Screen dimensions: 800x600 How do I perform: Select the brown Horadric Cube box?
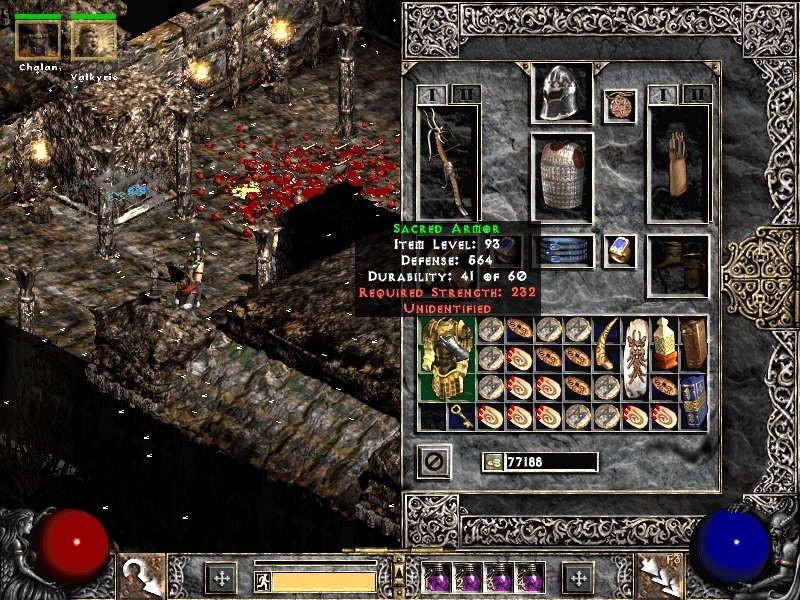pos(693,343)
